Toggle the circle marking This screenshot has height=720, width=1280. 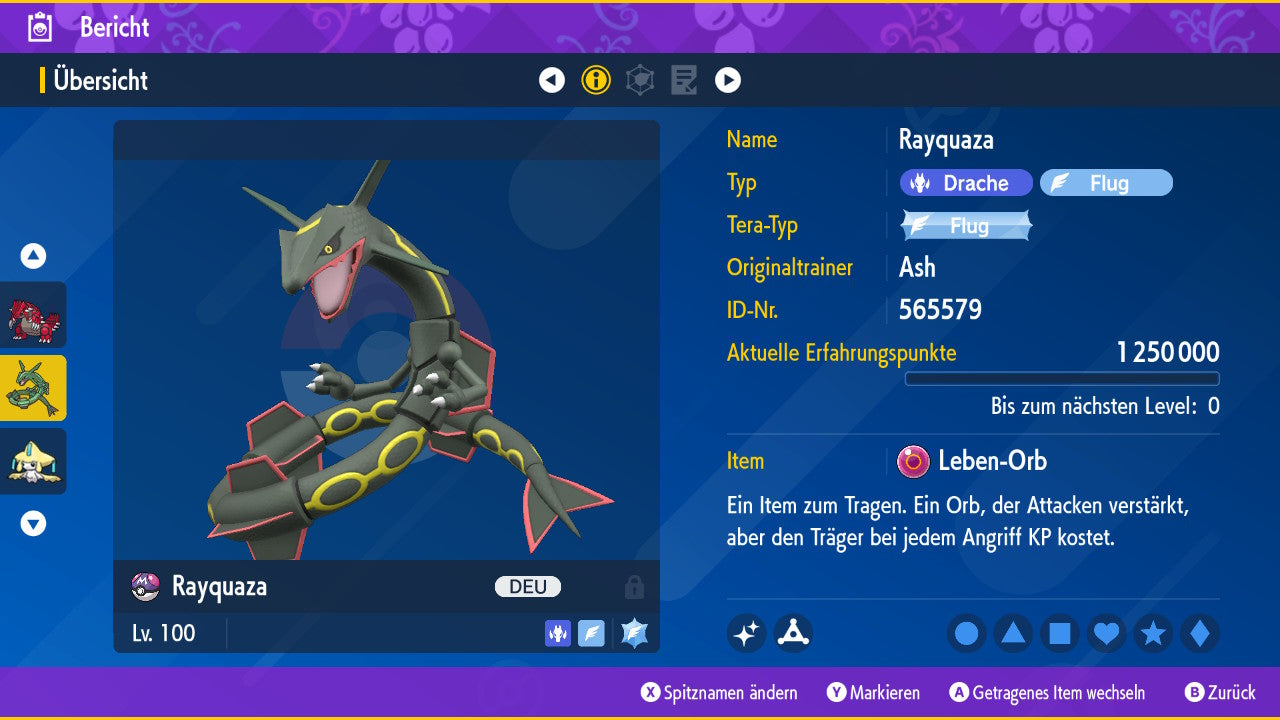tap(967, 634)
